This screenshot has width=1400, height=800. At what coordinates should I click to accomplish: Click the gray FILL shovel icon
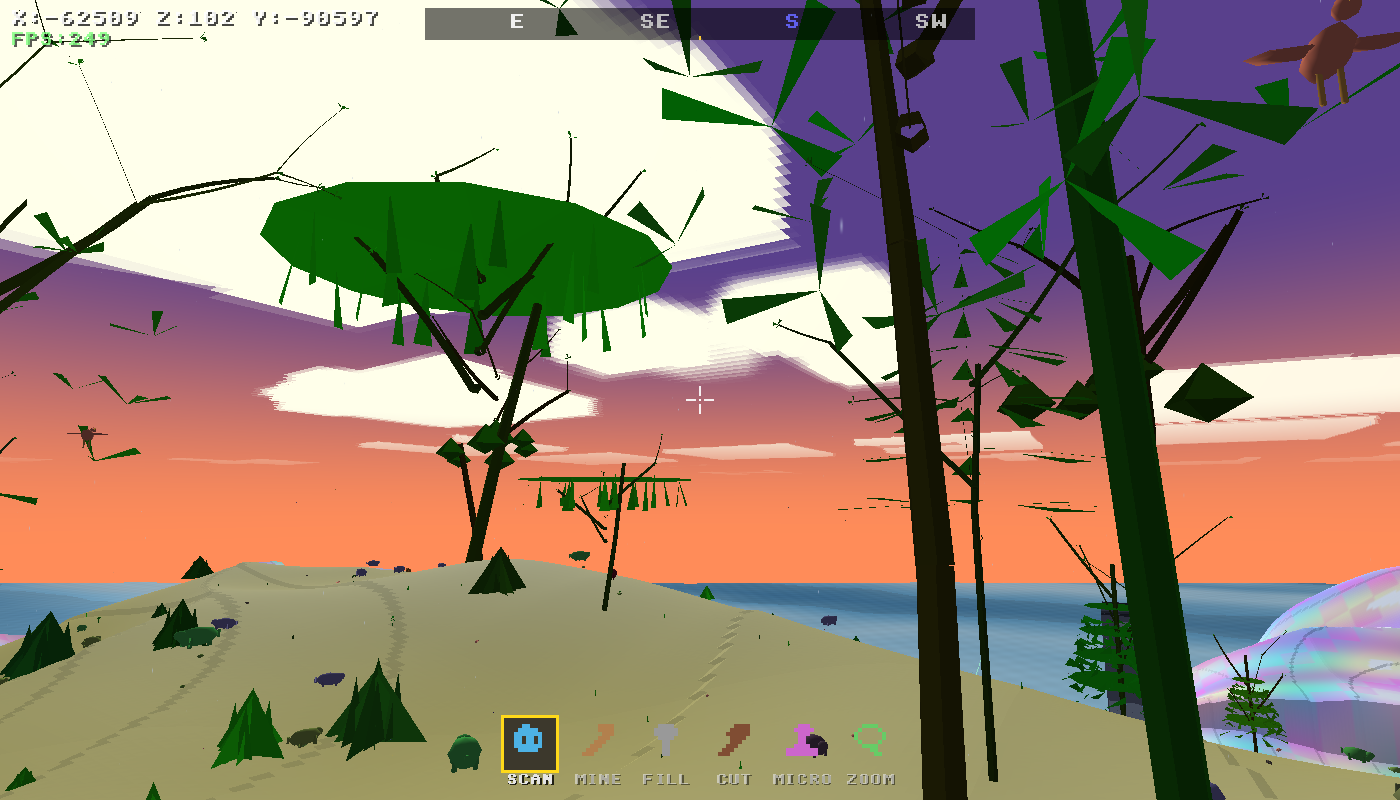point(665,740)
